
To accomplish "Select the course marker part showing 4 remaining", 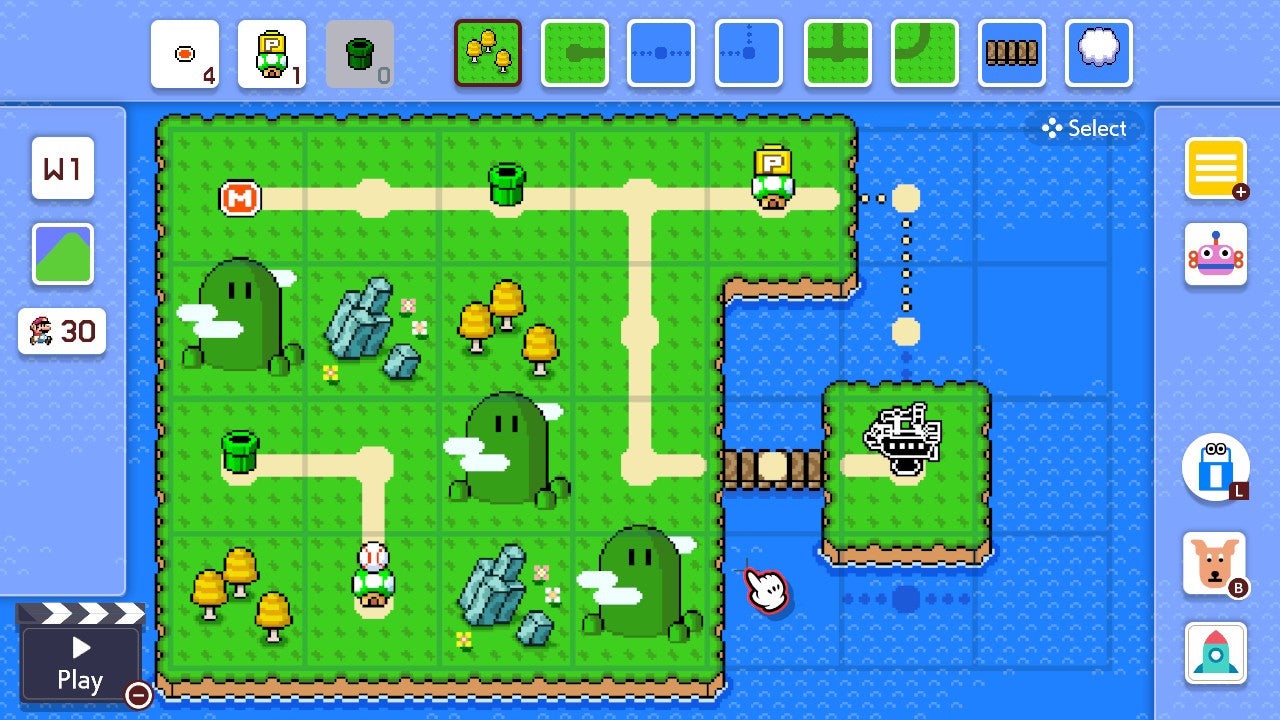I will point(184,55).
